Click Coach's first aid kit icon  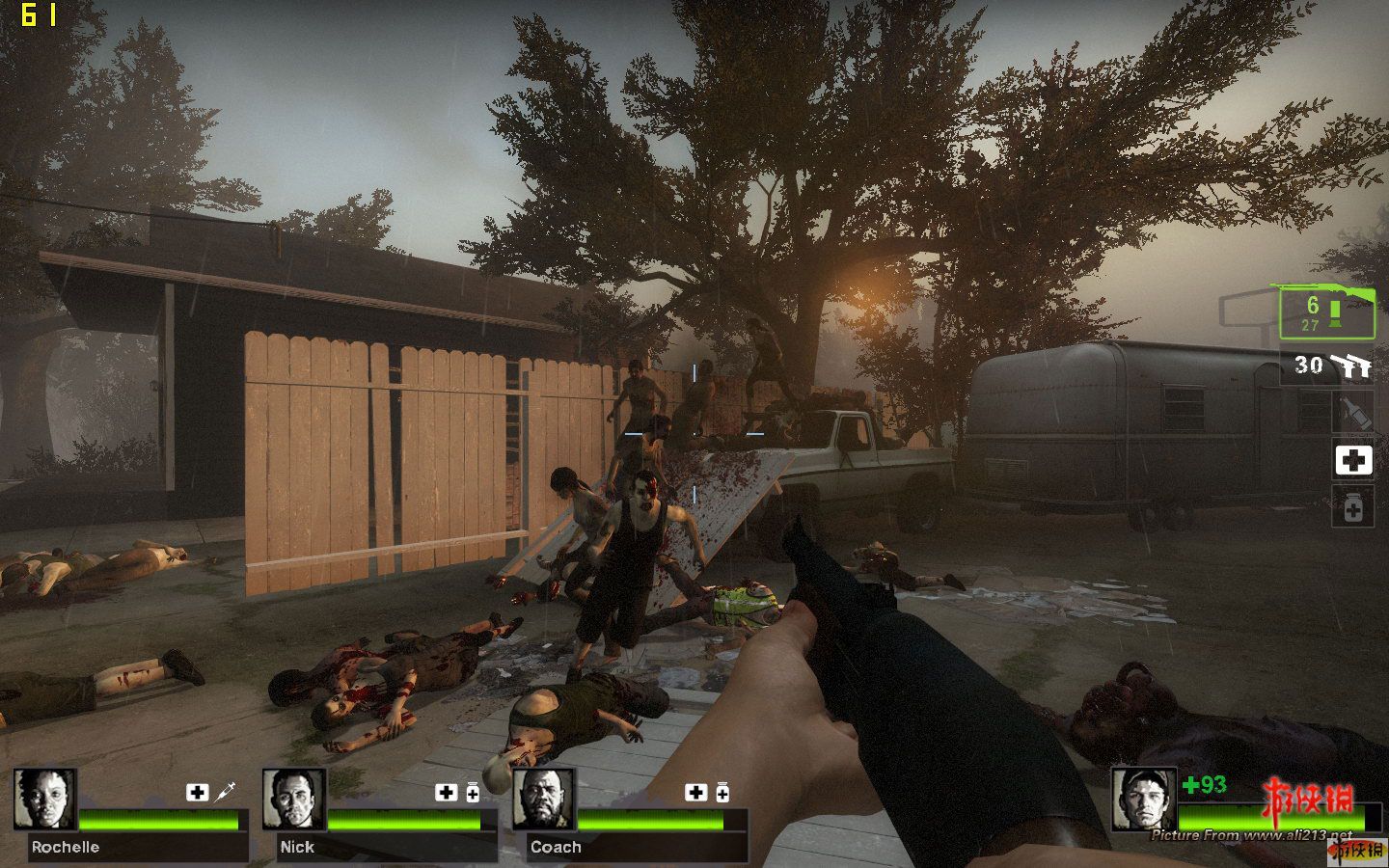(x=695, y=792)
